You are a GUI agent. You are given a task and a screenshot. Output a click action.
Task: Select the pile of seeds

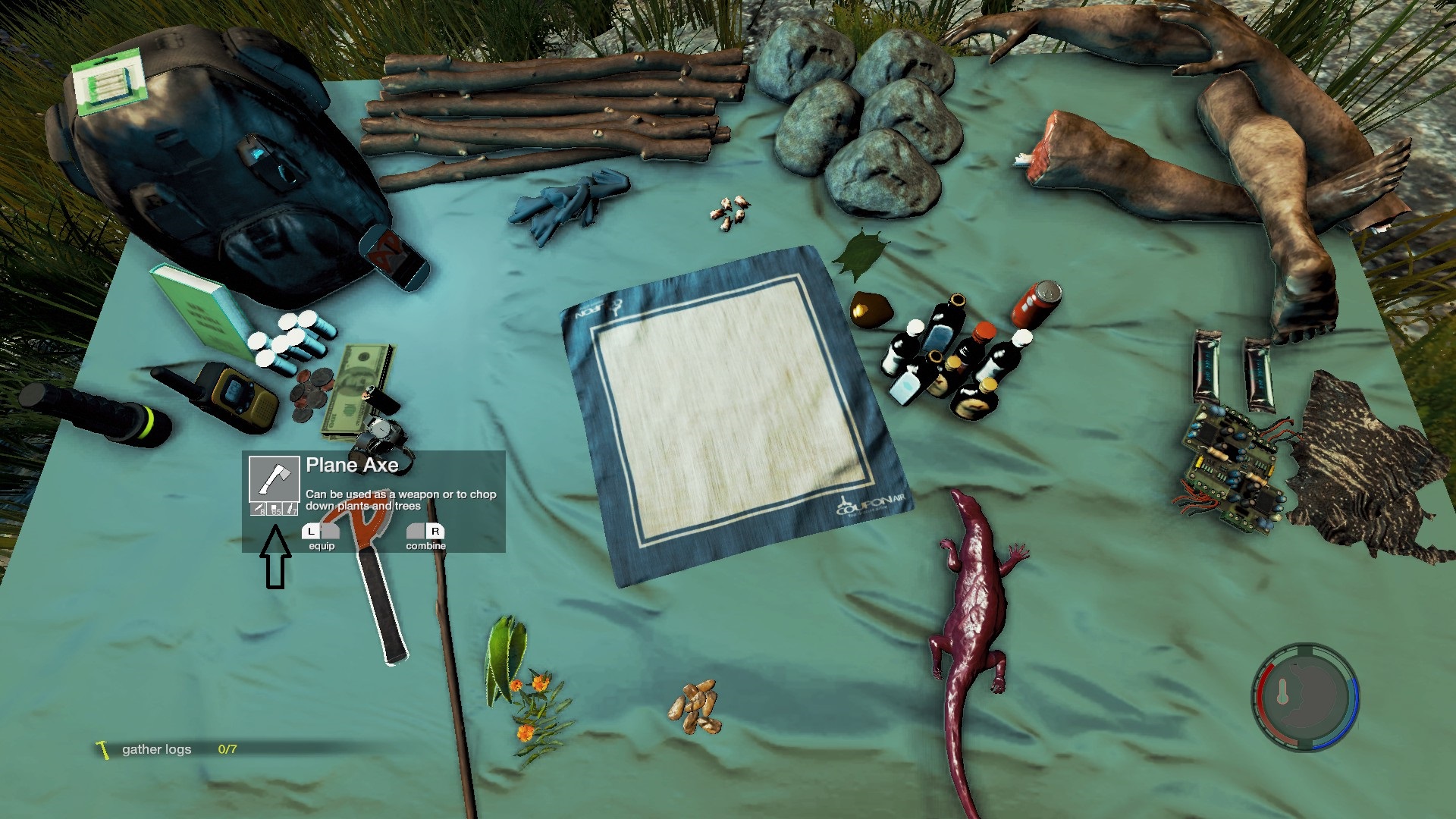[694, 707]
